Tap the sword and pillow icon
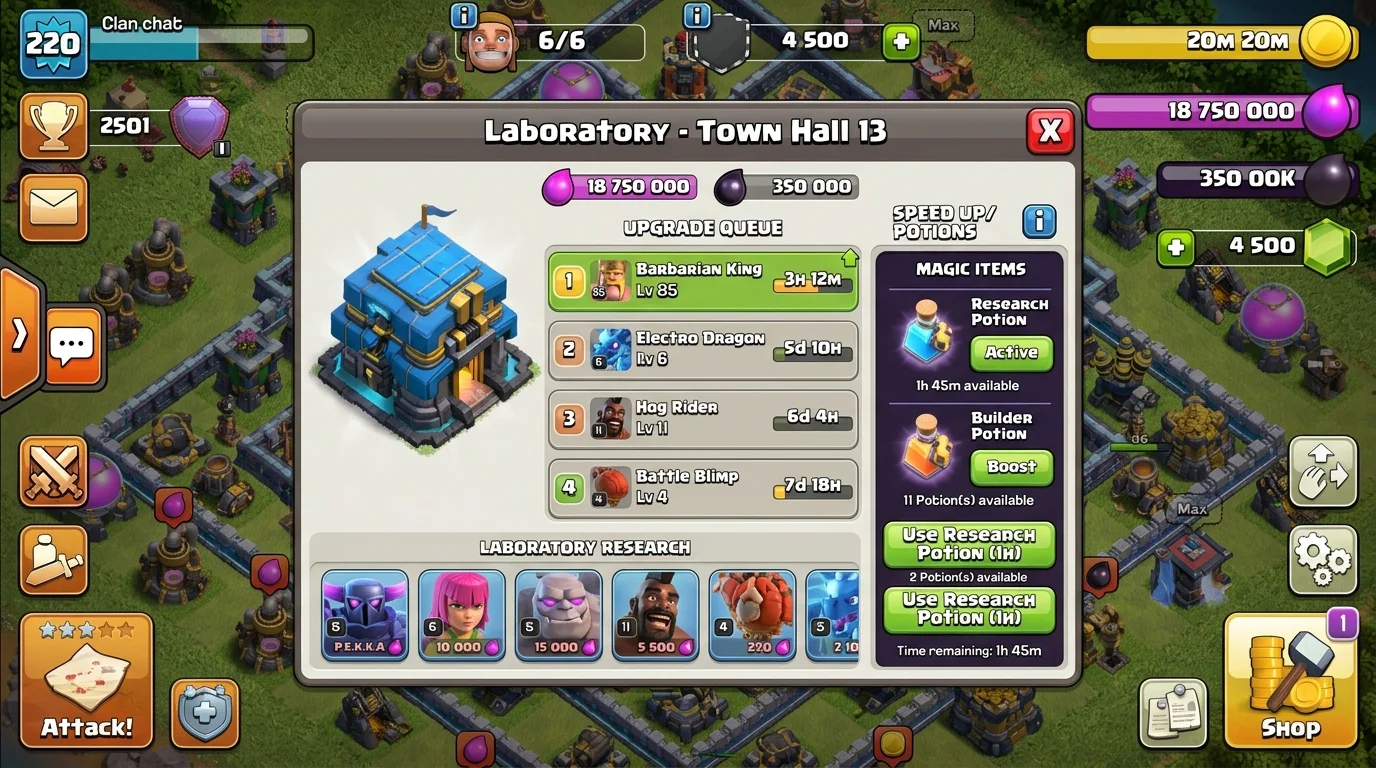1376x768 pixels. [53, 562]
